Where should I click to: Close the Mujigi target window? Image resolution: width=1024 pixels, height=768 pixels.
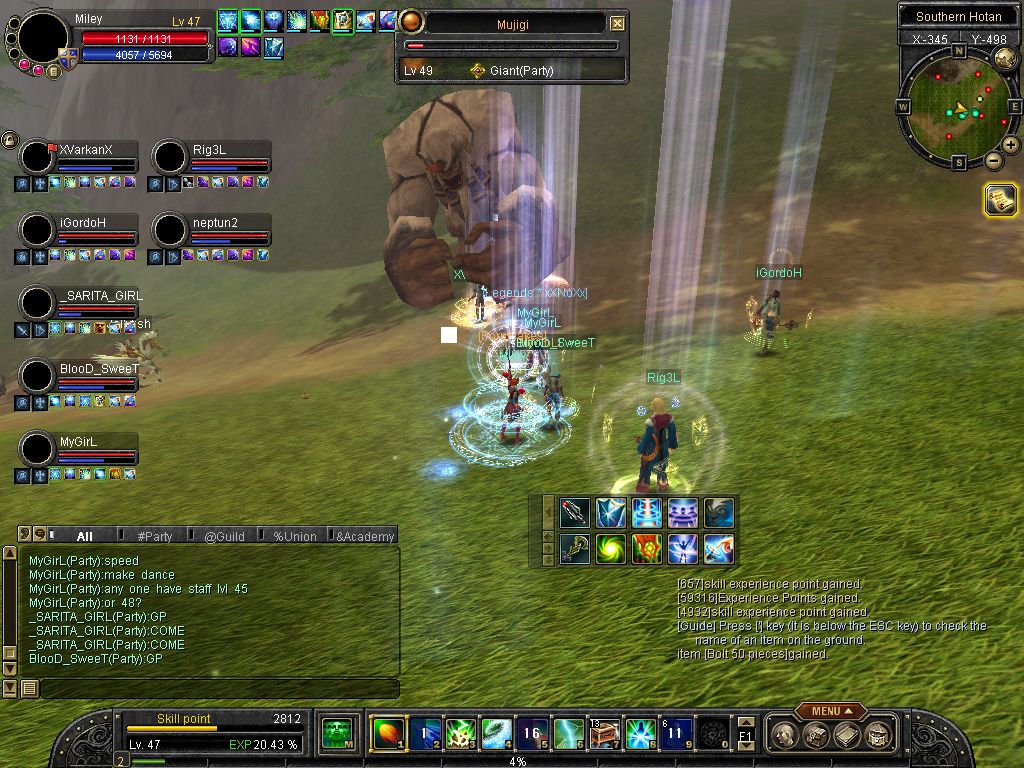coord(617,23)
